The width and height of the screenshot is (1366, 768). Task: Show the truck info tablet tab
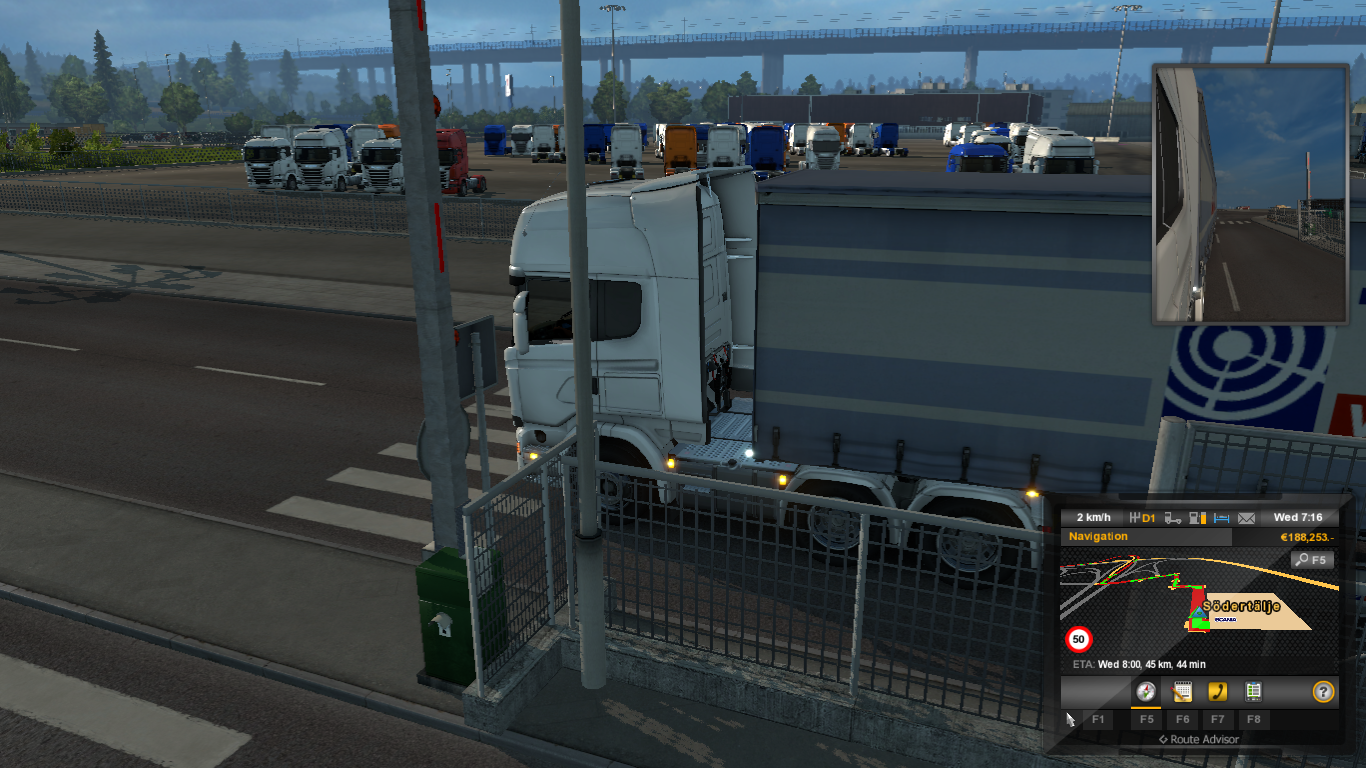pos(1252,691)
